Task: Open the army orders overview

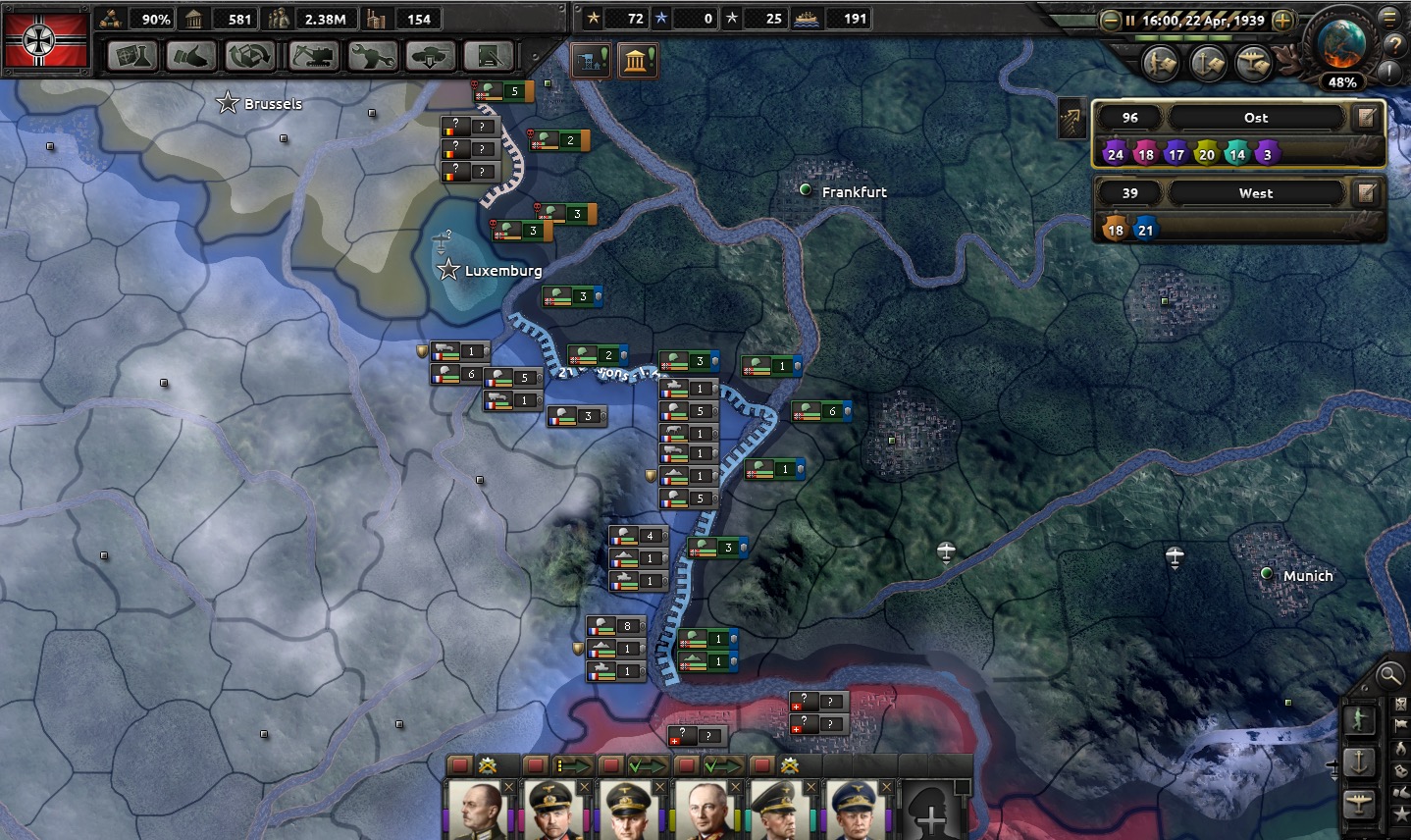Action: click(x=1161, y=64)
